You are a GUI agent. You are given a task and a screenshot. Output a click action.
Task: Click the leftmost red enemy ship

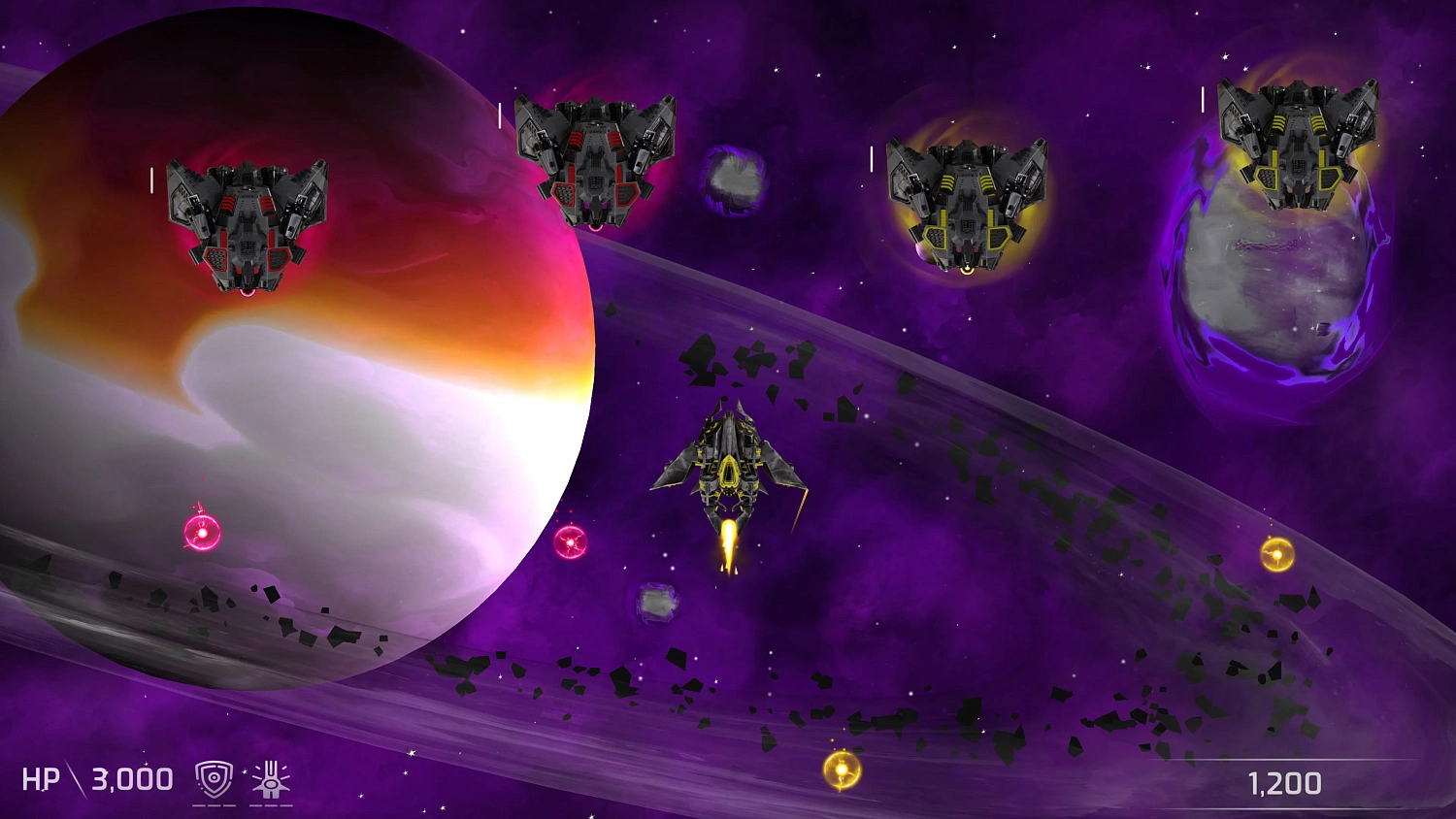coord(248,223)
